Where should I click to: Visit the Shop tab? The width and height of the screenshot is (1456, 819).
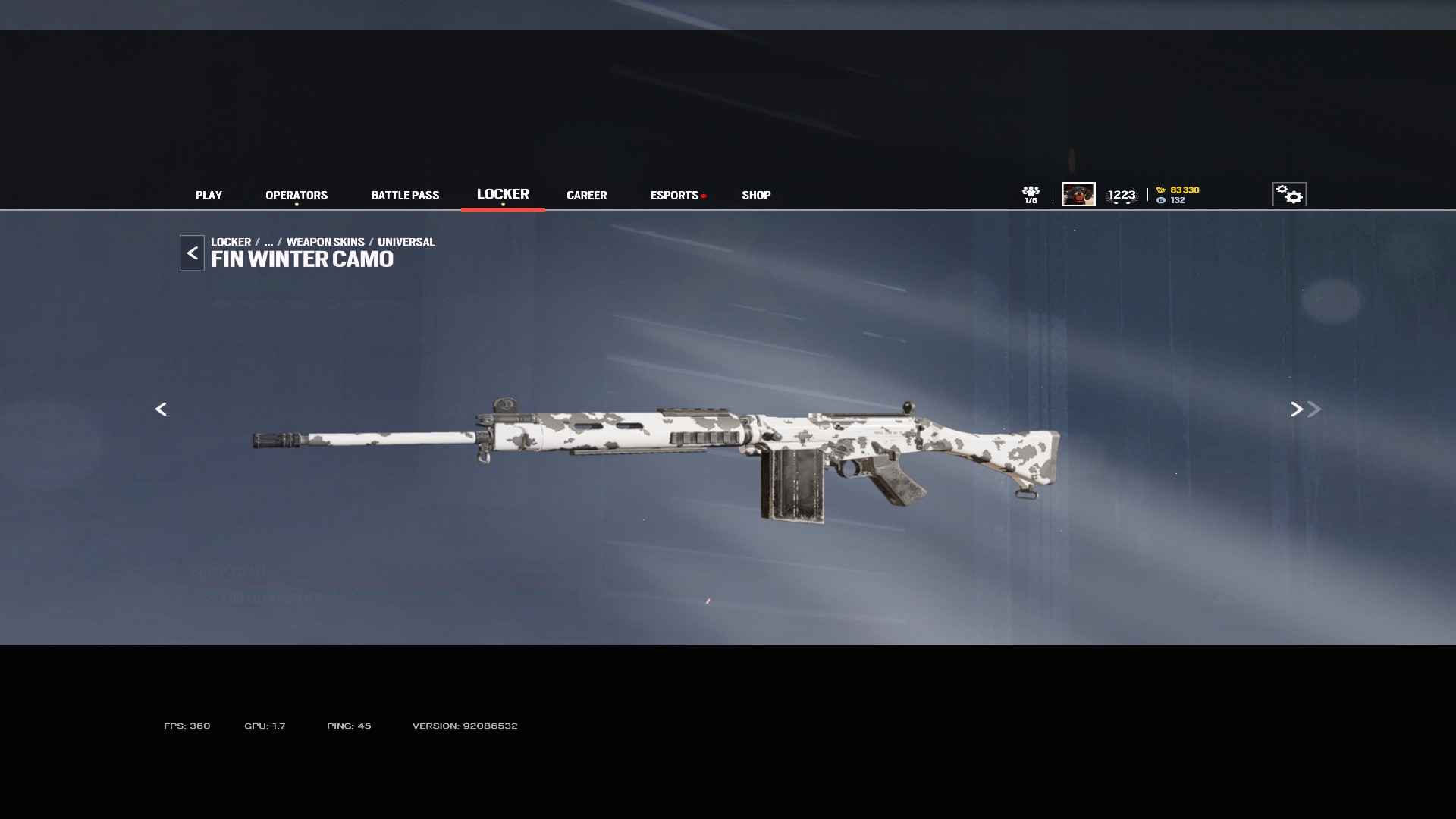coord(756,195)
